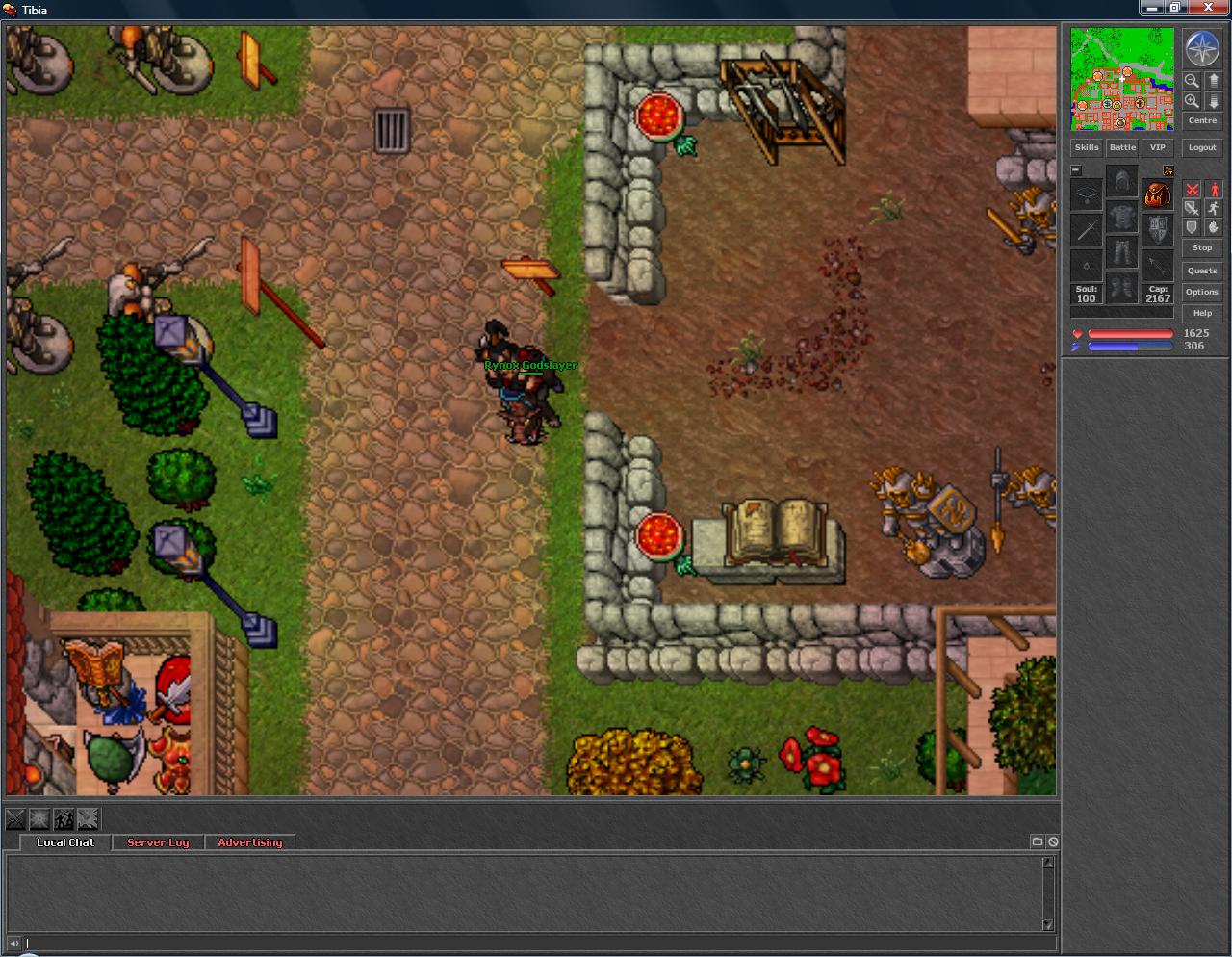Centre the minimap

point(1202,120)
